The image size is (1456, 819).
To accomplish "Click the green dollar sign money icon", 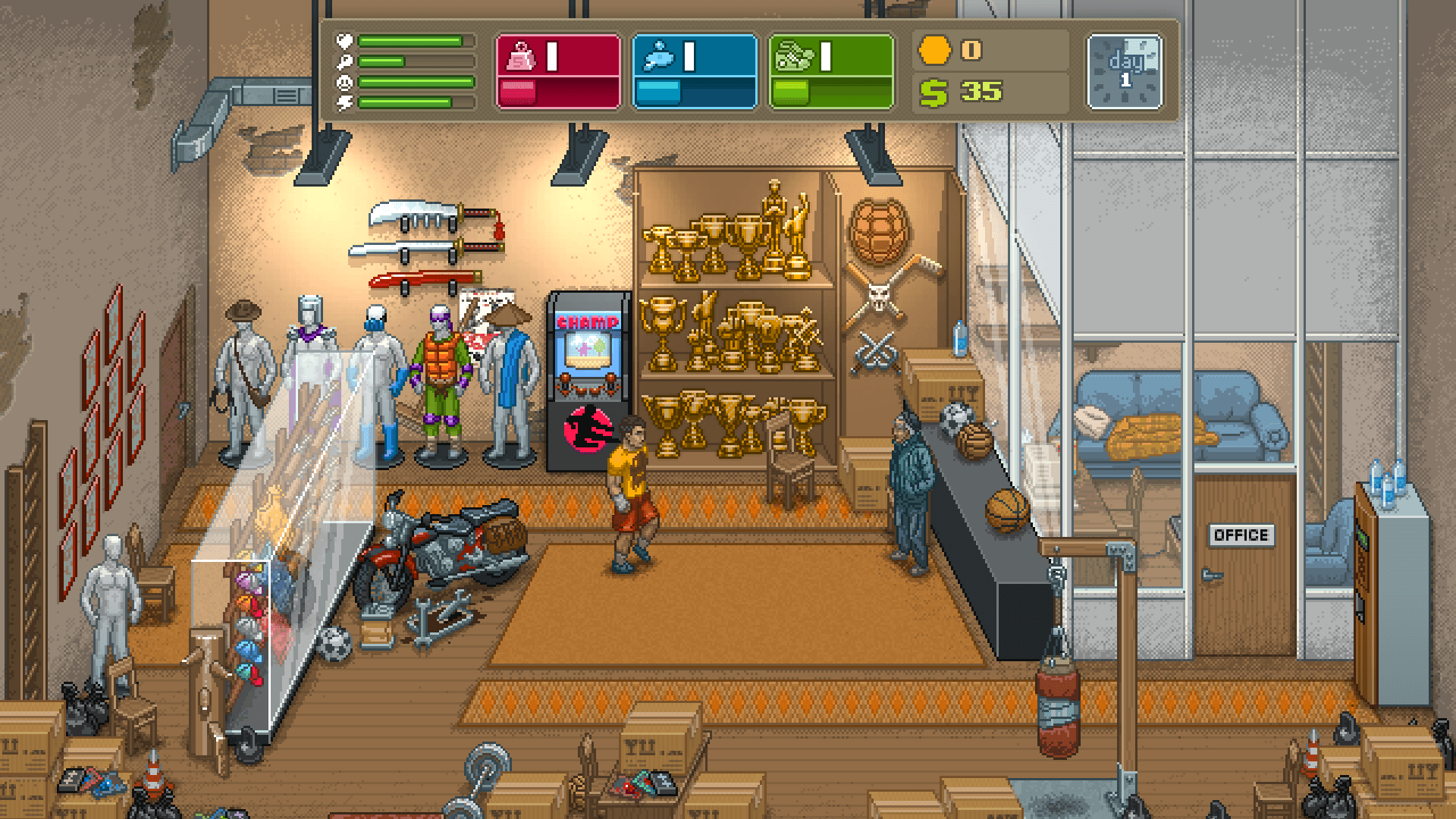I will click(933, 93).
